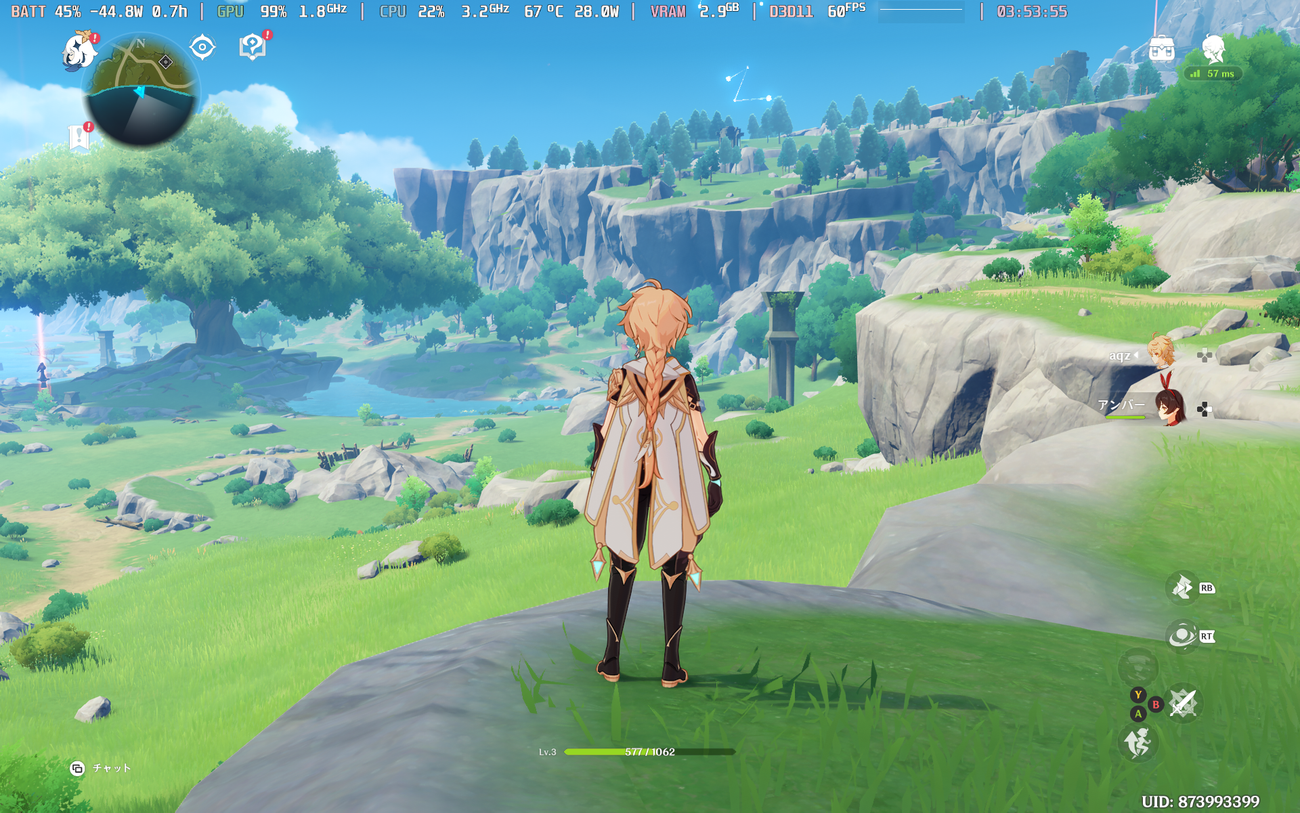The height and width of the screenshot is (813, 1300).
Task: Perform a sword attack
Action: point(1184,704)
